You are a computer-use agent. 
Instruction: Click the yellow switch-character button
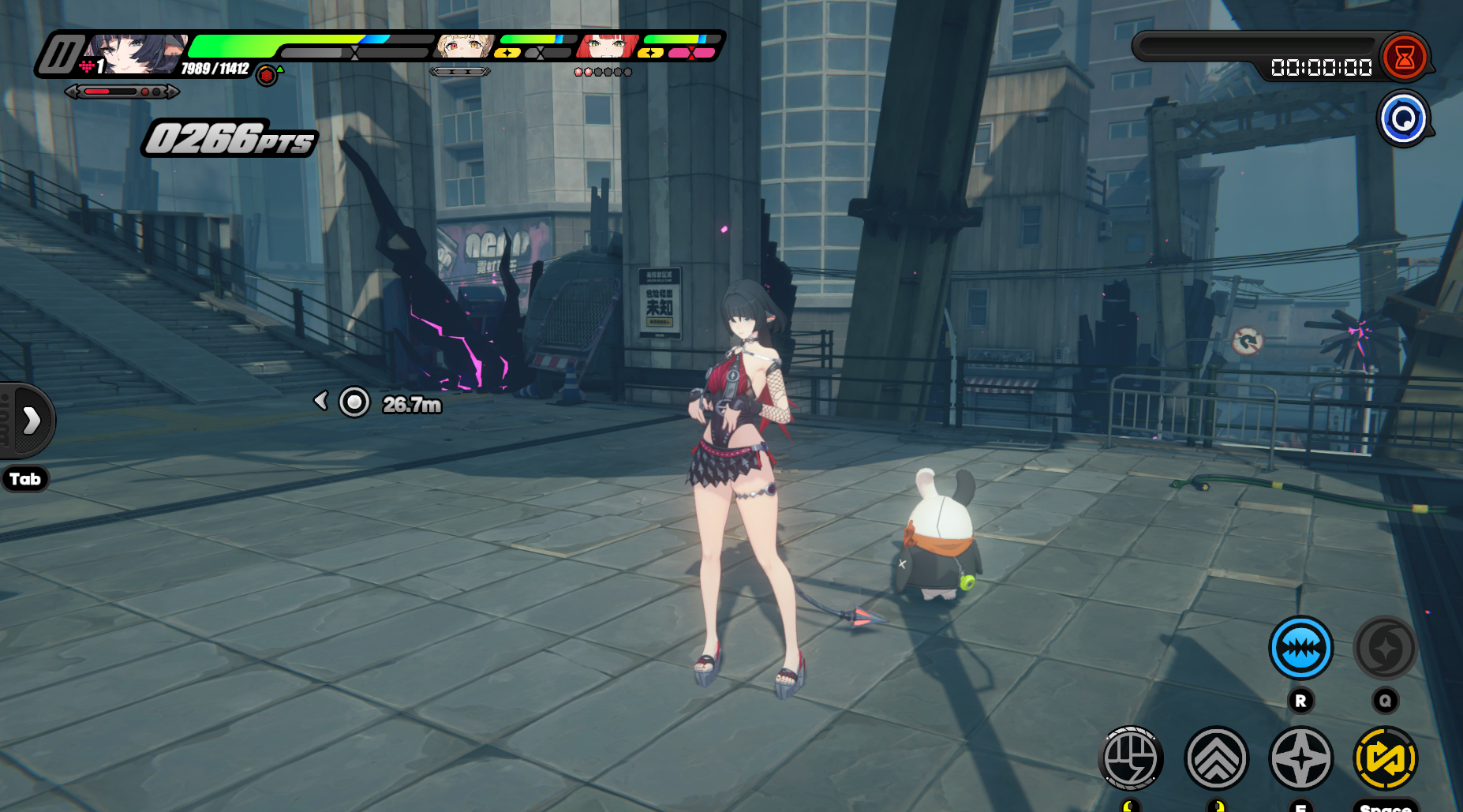[x=1385, y=758]
